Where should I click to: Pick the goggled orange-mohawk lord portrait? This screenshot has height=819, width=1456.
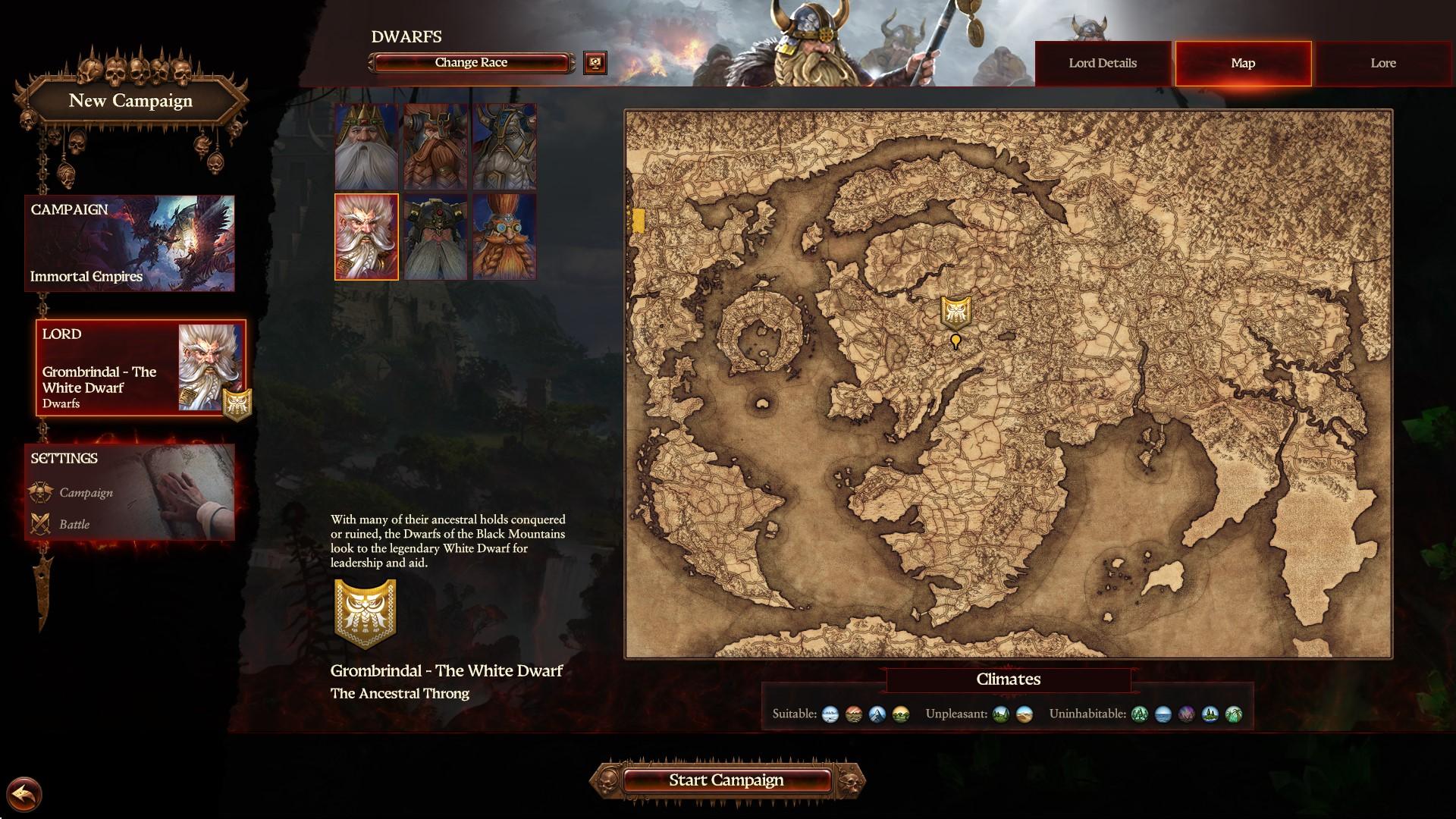pos(504,237)
